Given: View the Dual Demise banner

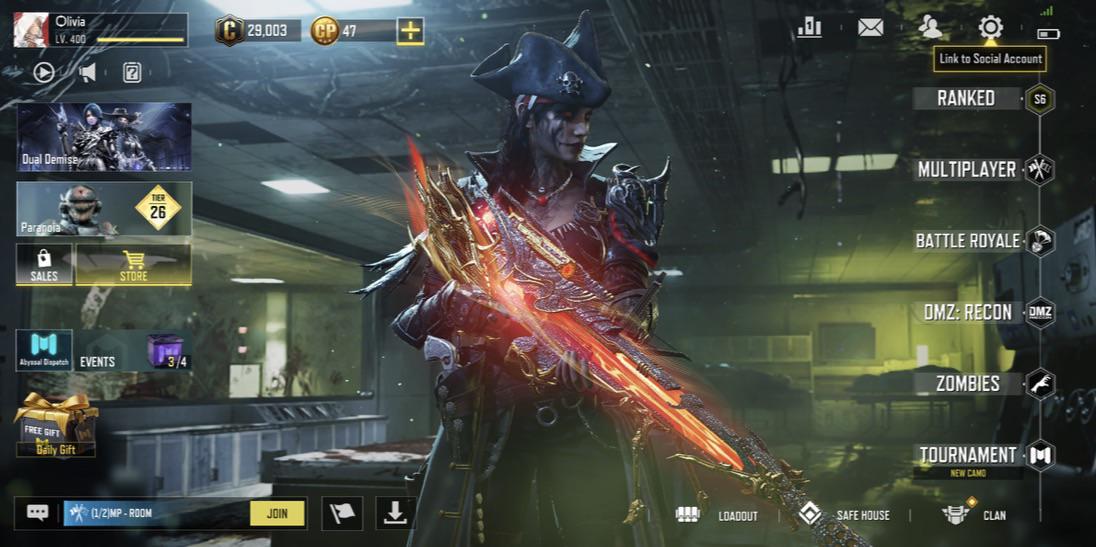Looking at the screenshot, I should (104, 137).
